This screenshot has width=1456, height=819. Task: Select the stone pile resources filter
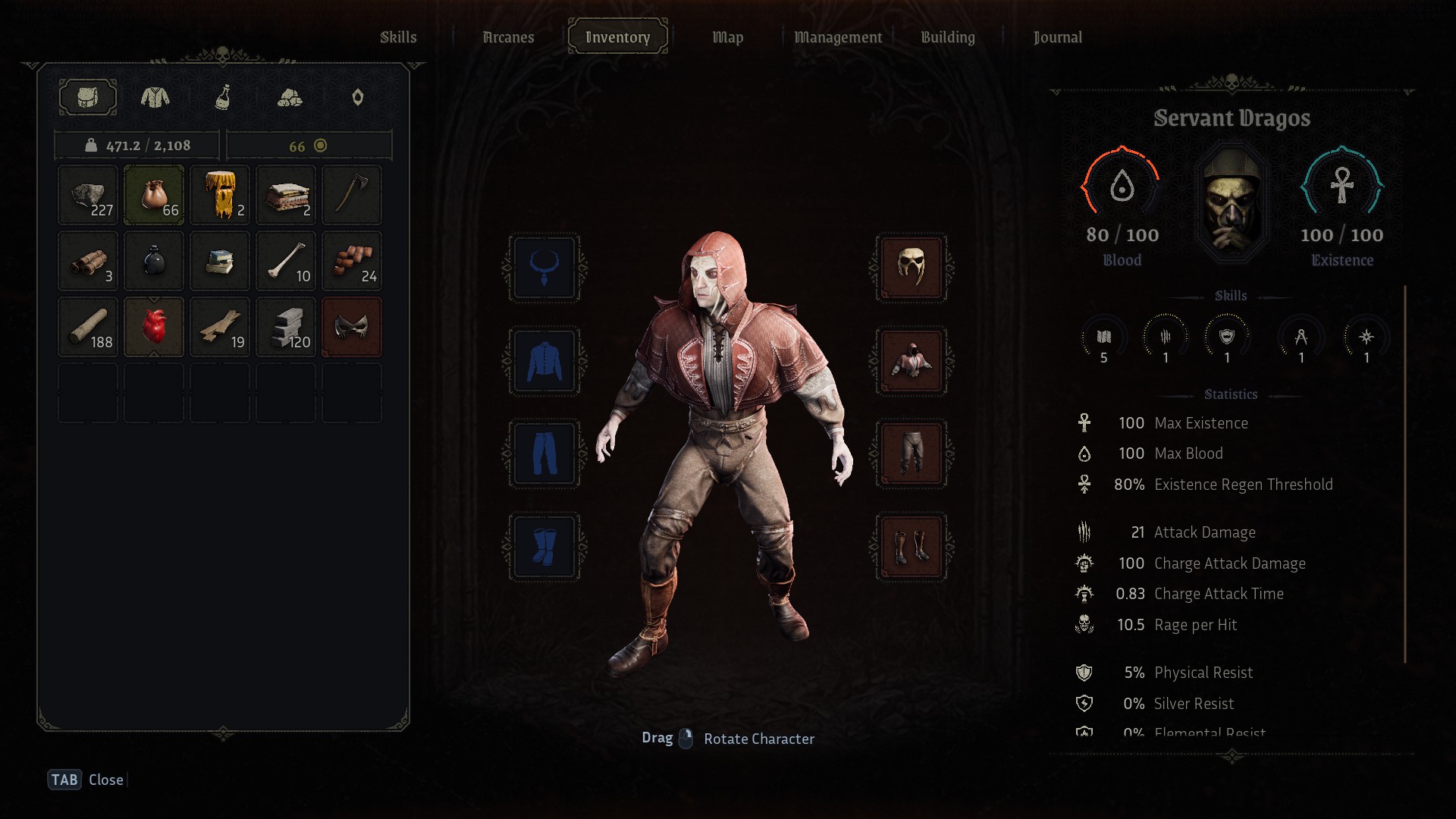(x=290, y=98)
